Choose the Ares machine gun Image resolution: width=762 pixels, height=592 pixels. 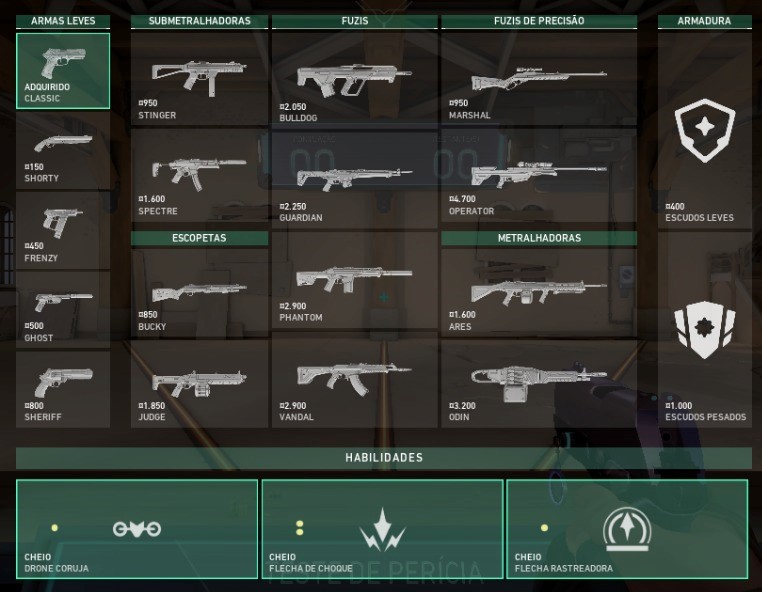point(539,292)
